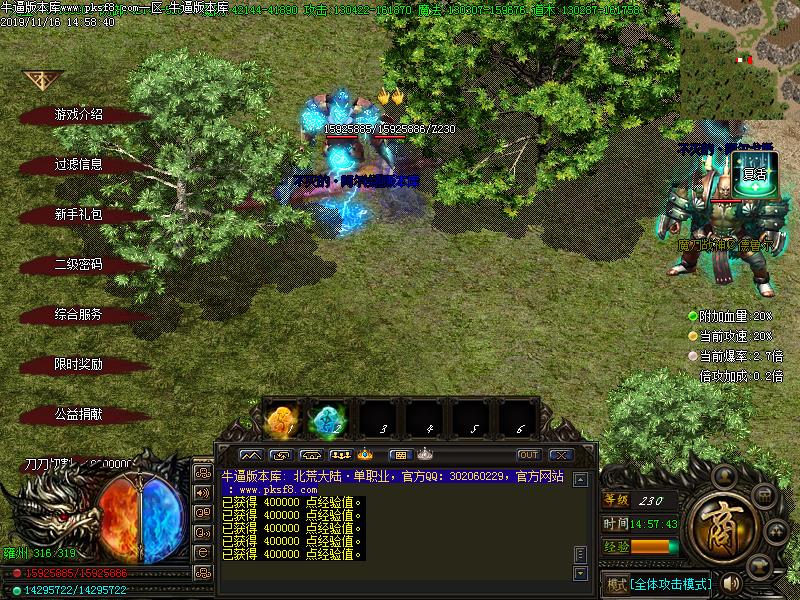The image size is (800, 600).
Task: Open the 二级密码 secondary password option
Action: tap(78, 265)
